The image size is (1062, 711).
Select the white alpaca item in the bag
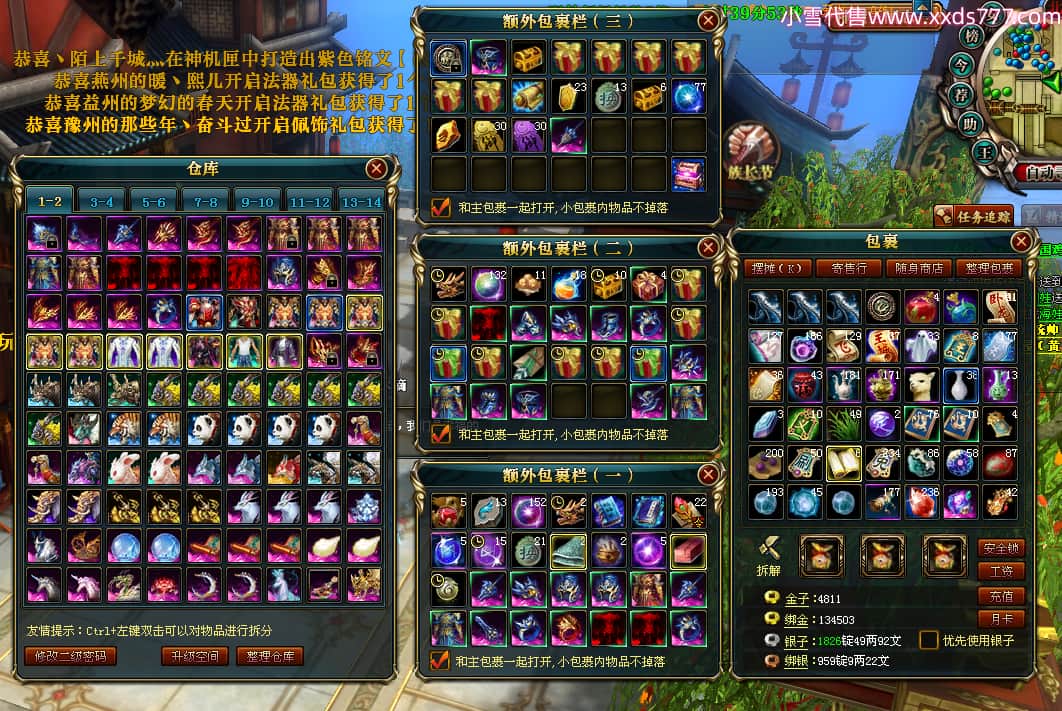(x=922, y=384)
